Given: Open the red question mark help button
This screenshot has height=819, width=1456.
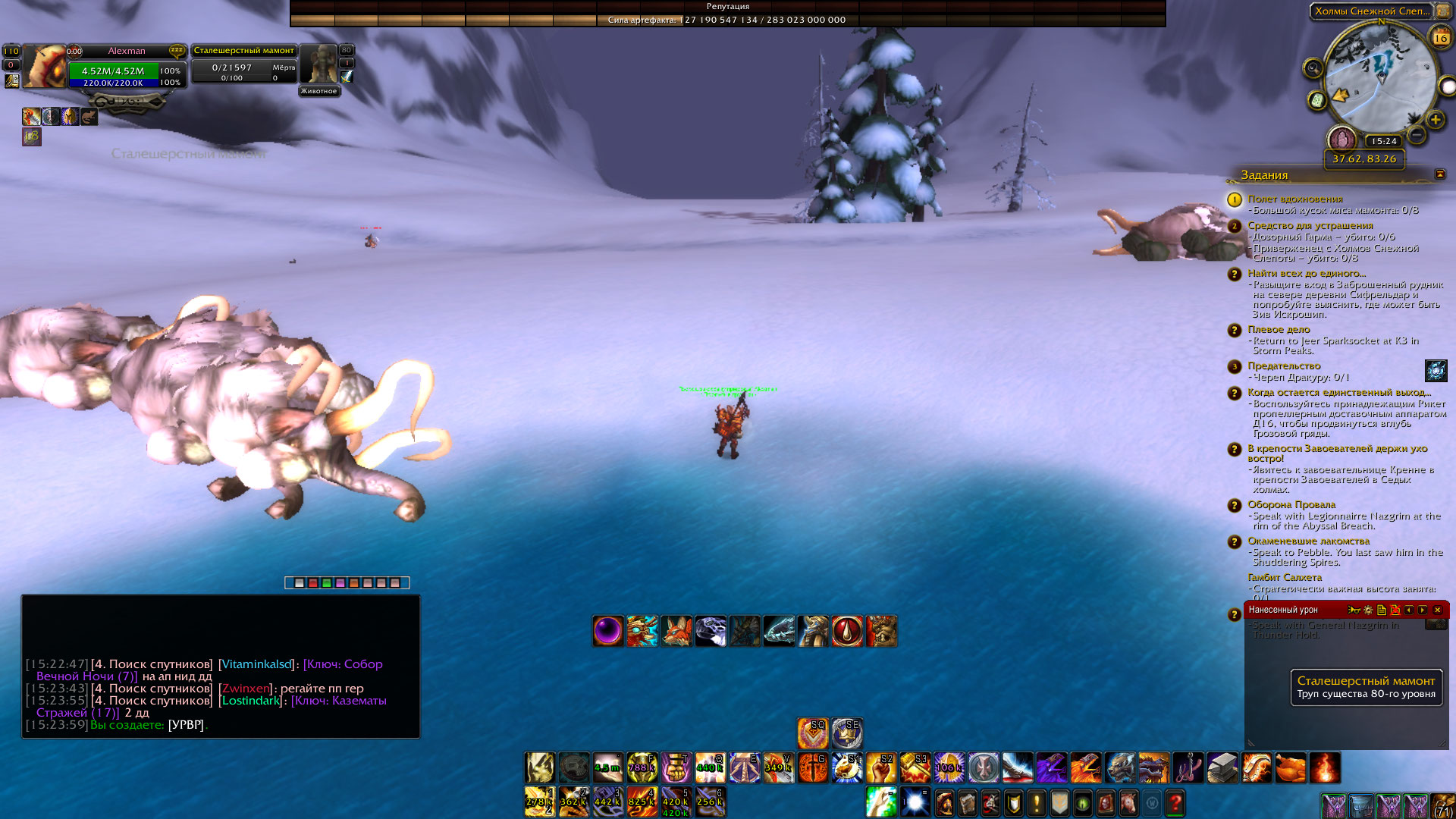Looking at the screenshot, I should (1175, 802).
